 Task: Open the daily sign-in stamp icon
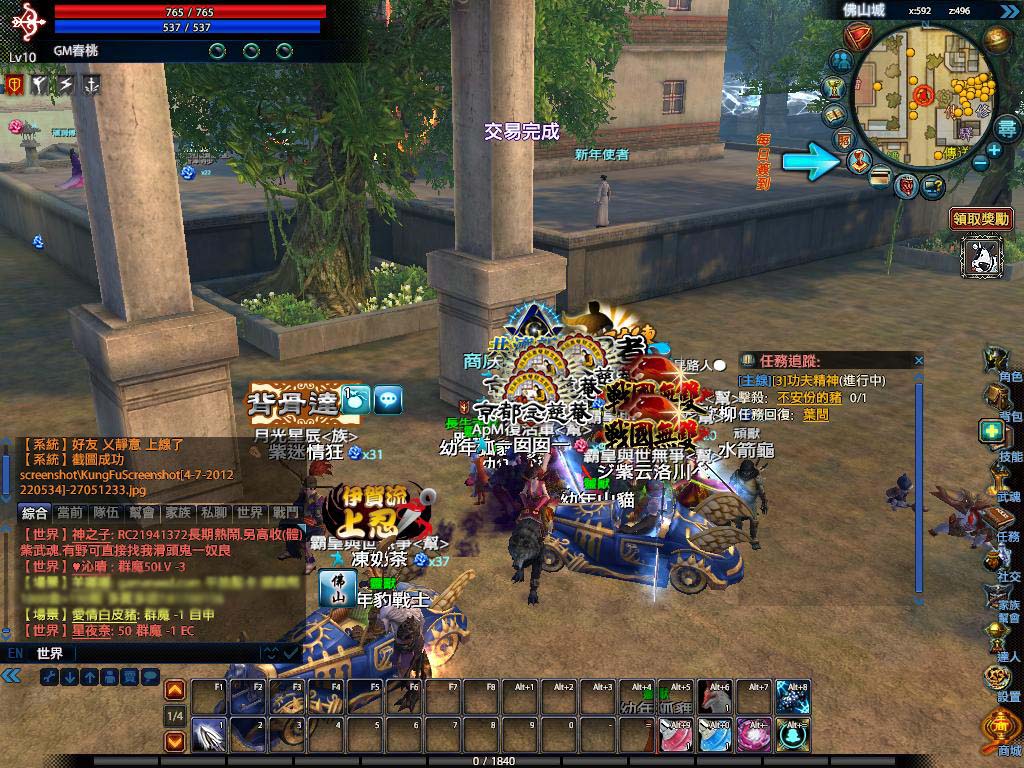tap(859, 160)
